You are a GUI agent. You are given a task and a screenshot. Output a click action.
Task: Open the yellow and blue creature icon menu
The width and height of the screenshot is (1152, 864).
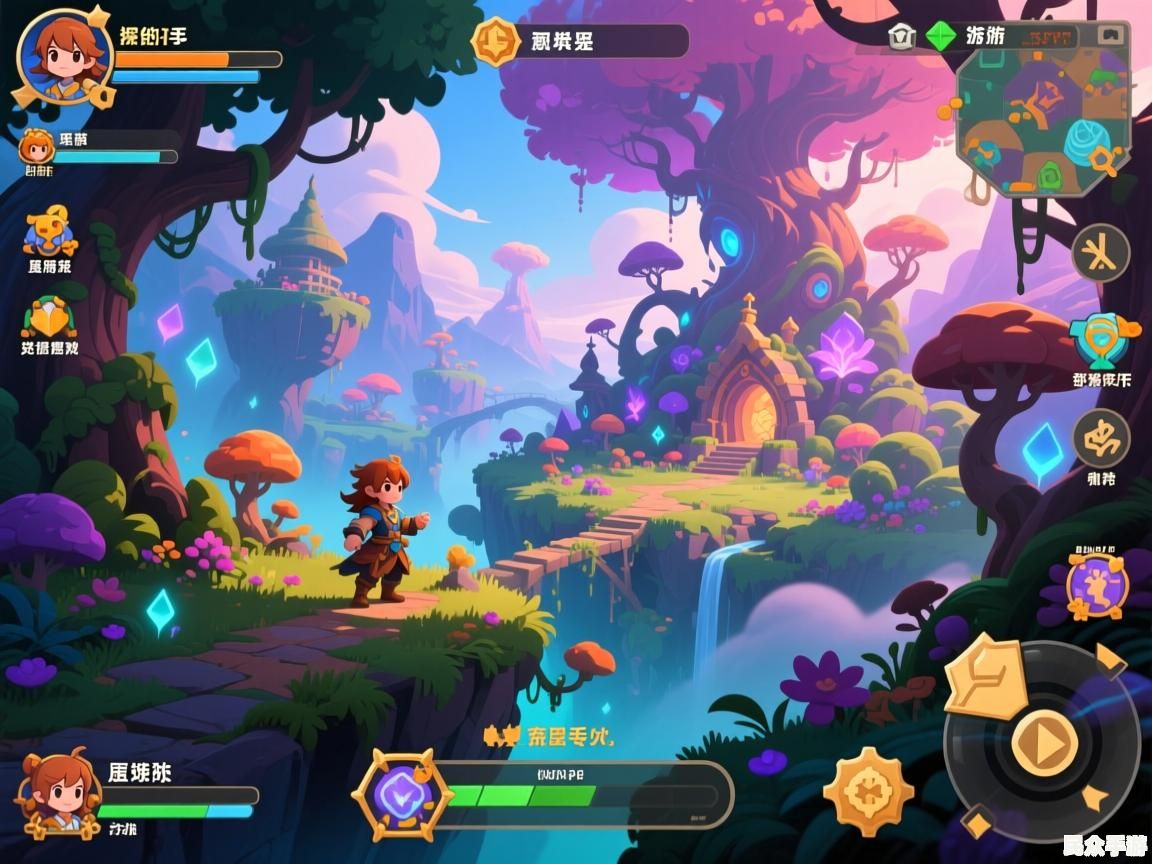coord(48,233)
